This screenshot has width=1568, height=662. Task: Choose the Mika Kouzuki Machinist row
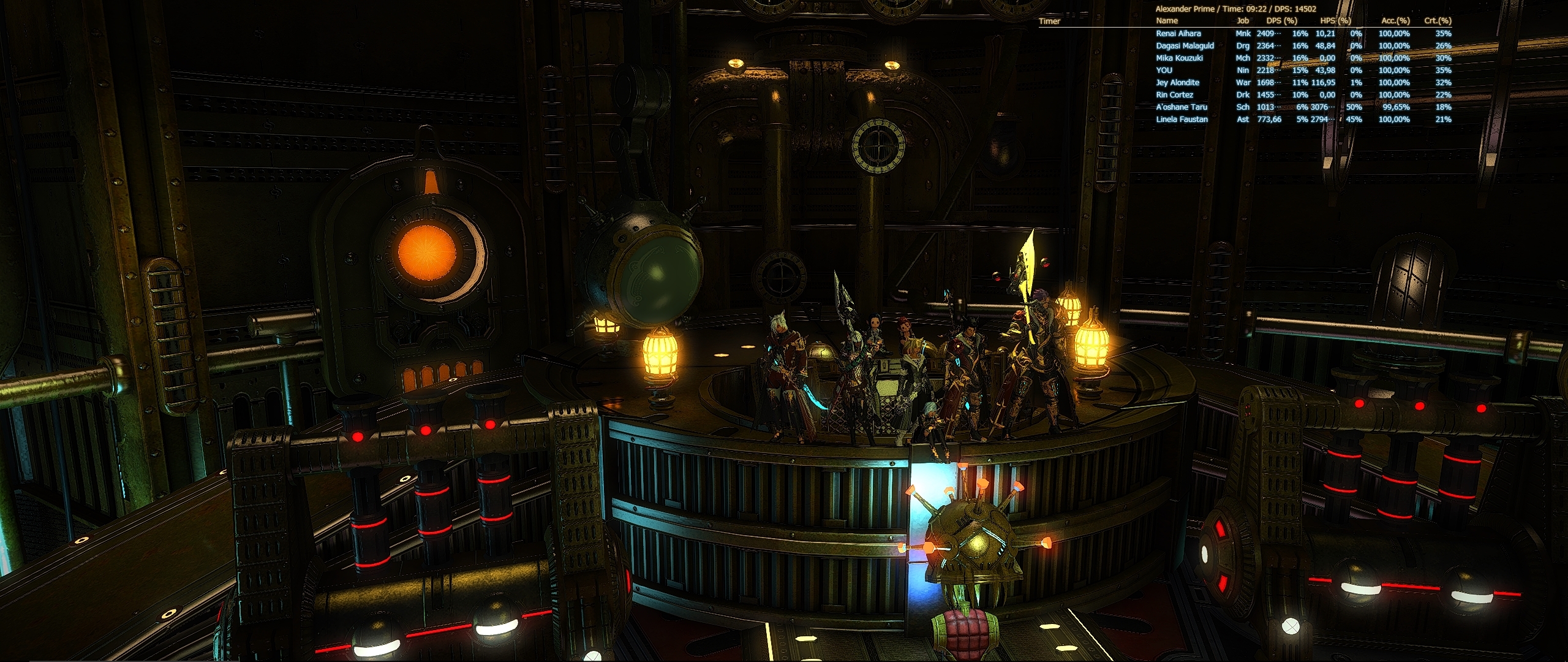pos(1180,58)
